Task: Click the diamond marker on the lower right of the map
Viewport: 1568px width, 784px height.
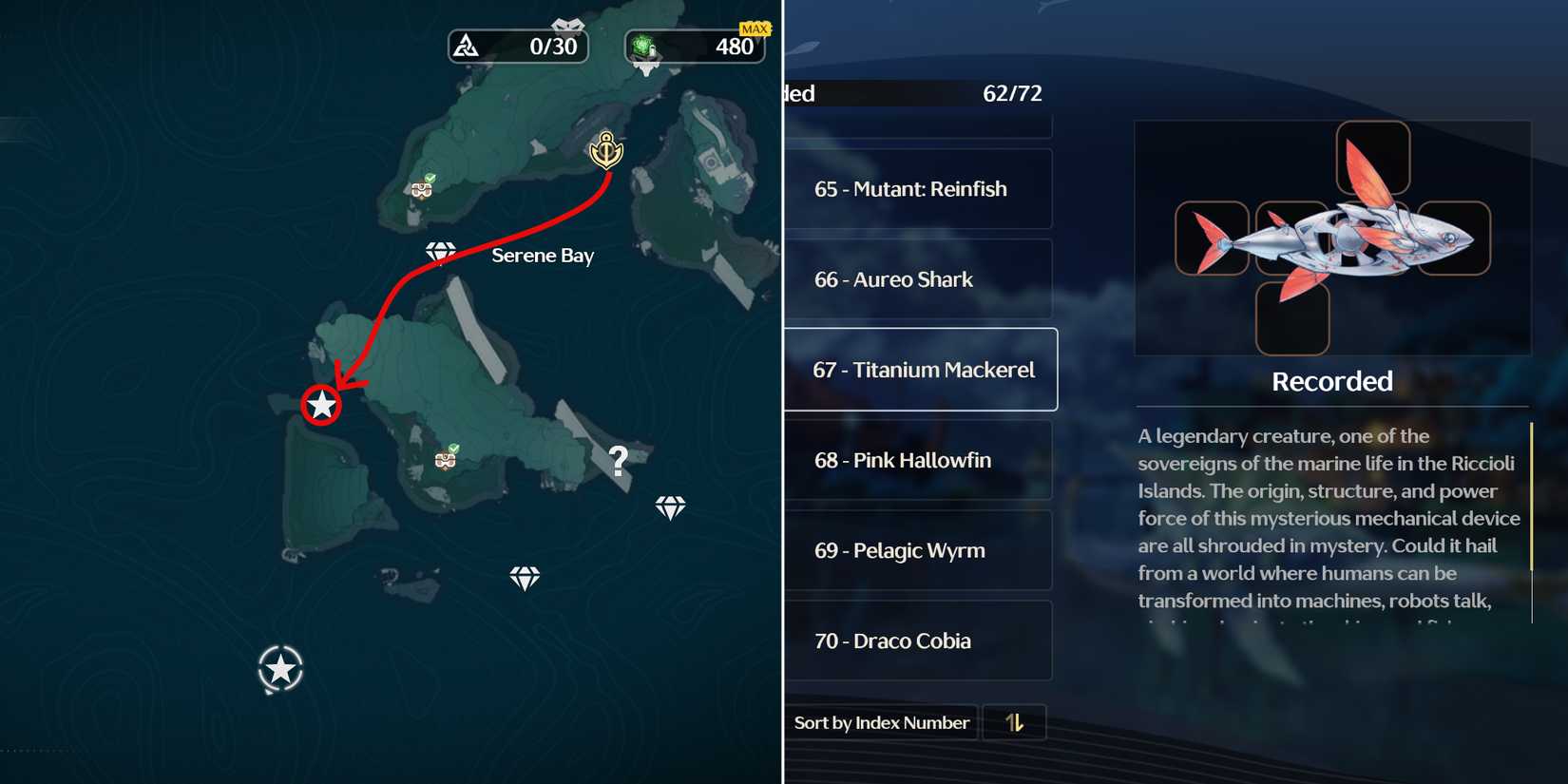Action: tap(671, 507)
